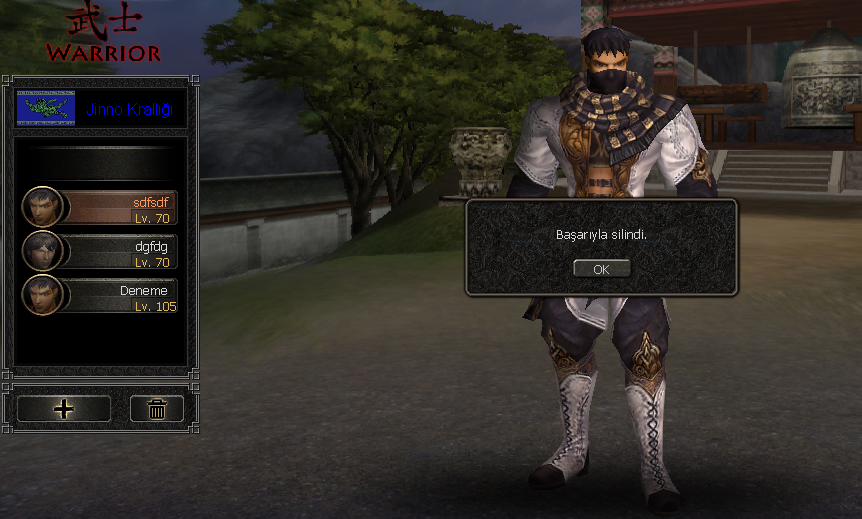
Task: Select the Jinno Krallığı empire flag
Action: point(46,108)
